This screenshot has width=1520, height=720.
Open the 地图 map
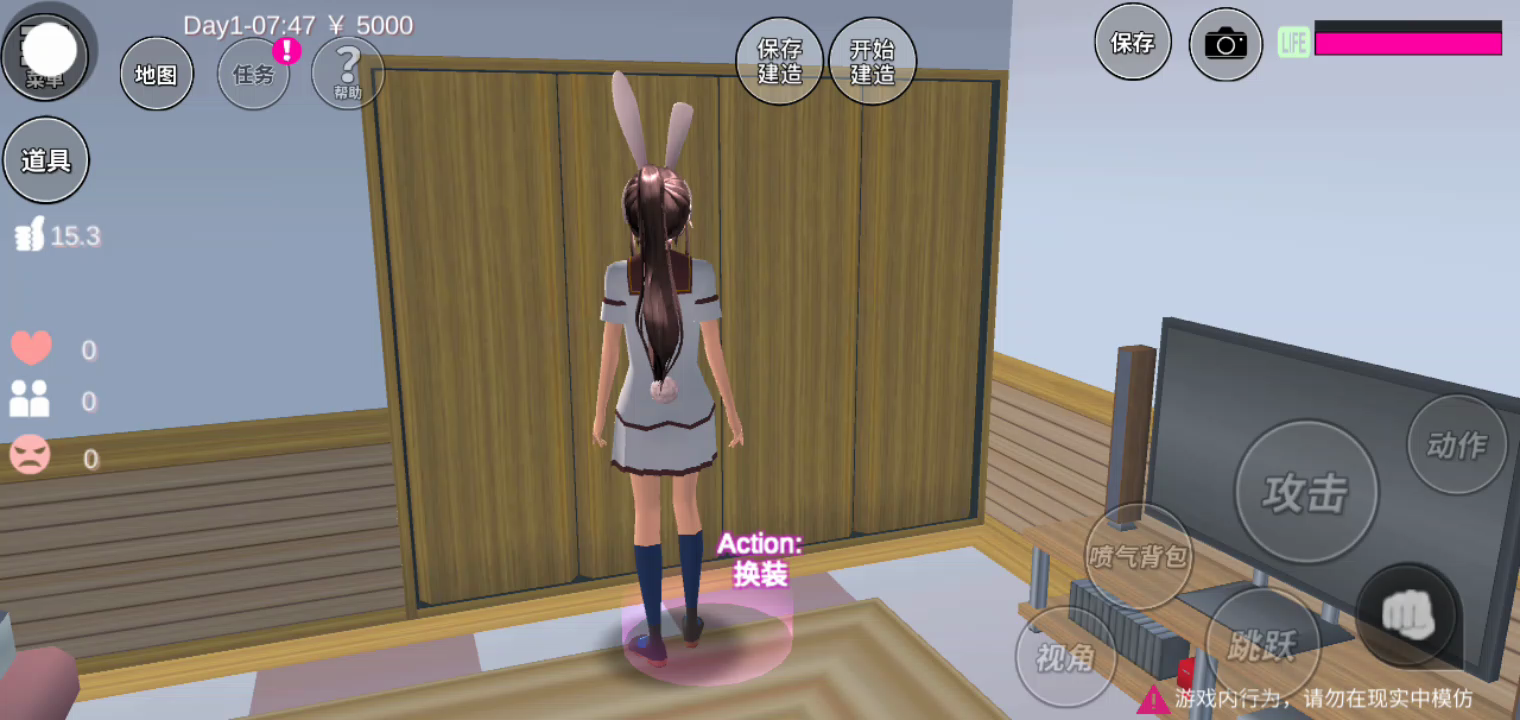156,73
